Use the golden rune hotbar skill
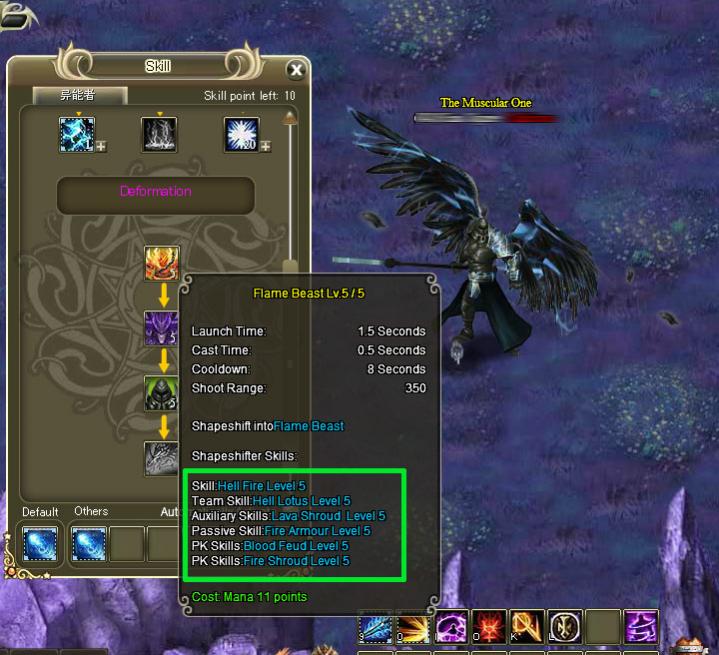 click(x=526, y=627)
